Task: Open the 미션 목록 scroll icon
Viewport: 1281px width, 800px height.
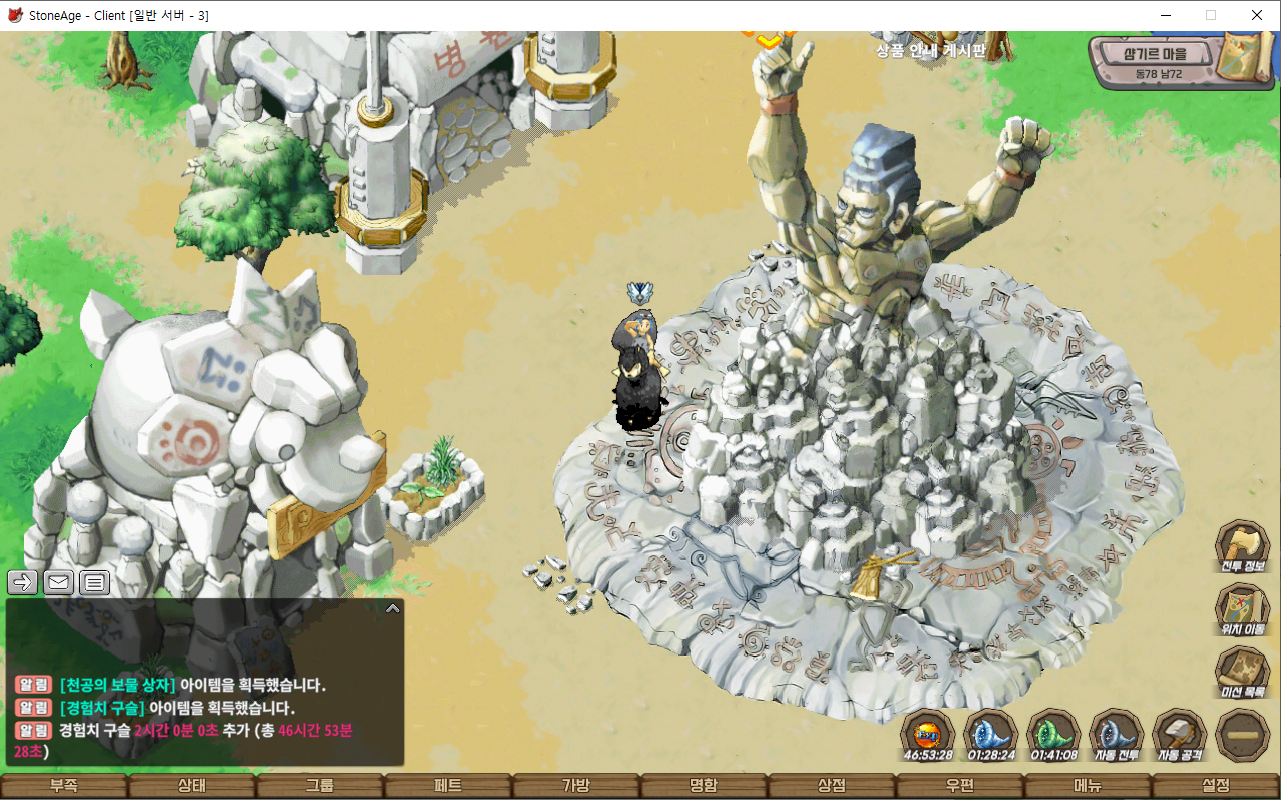Action: (x=1242, y=672)
